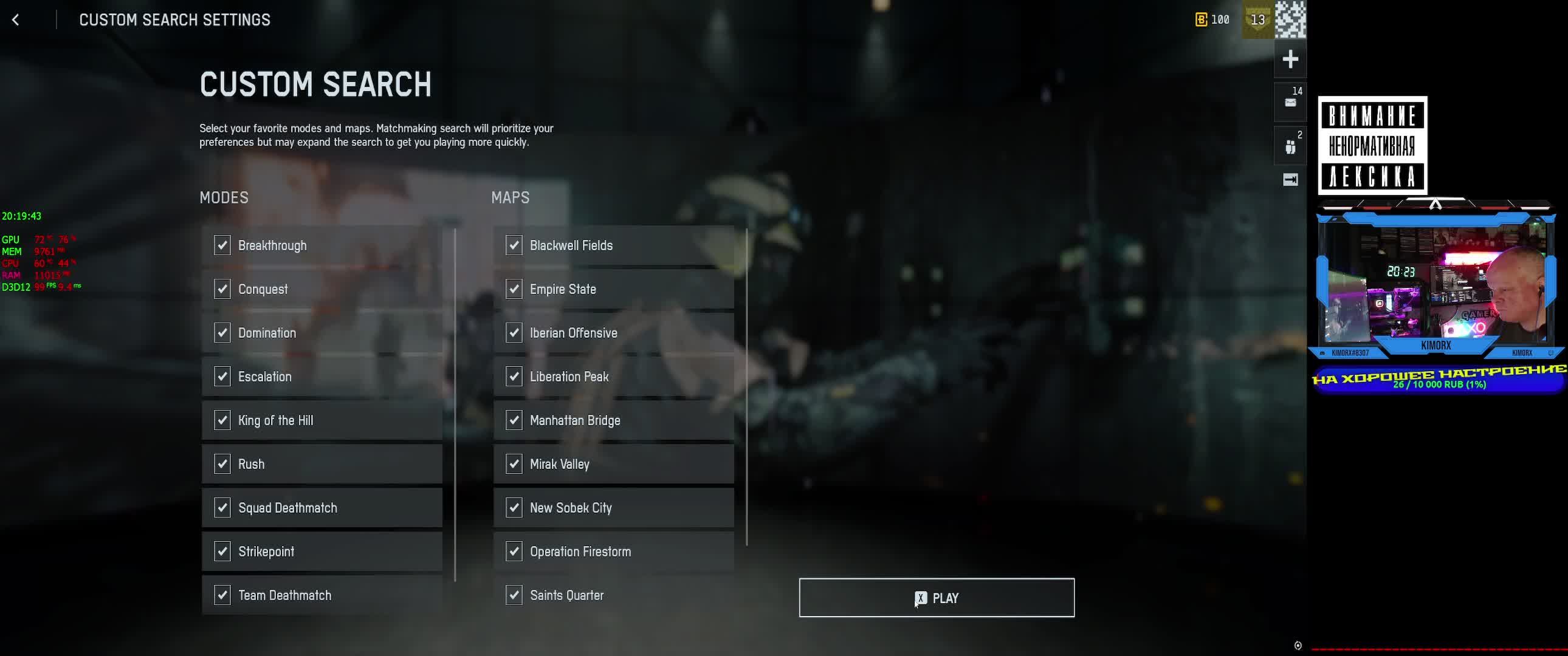Toggle Team Deathmatch checkbox

(222, 595)
